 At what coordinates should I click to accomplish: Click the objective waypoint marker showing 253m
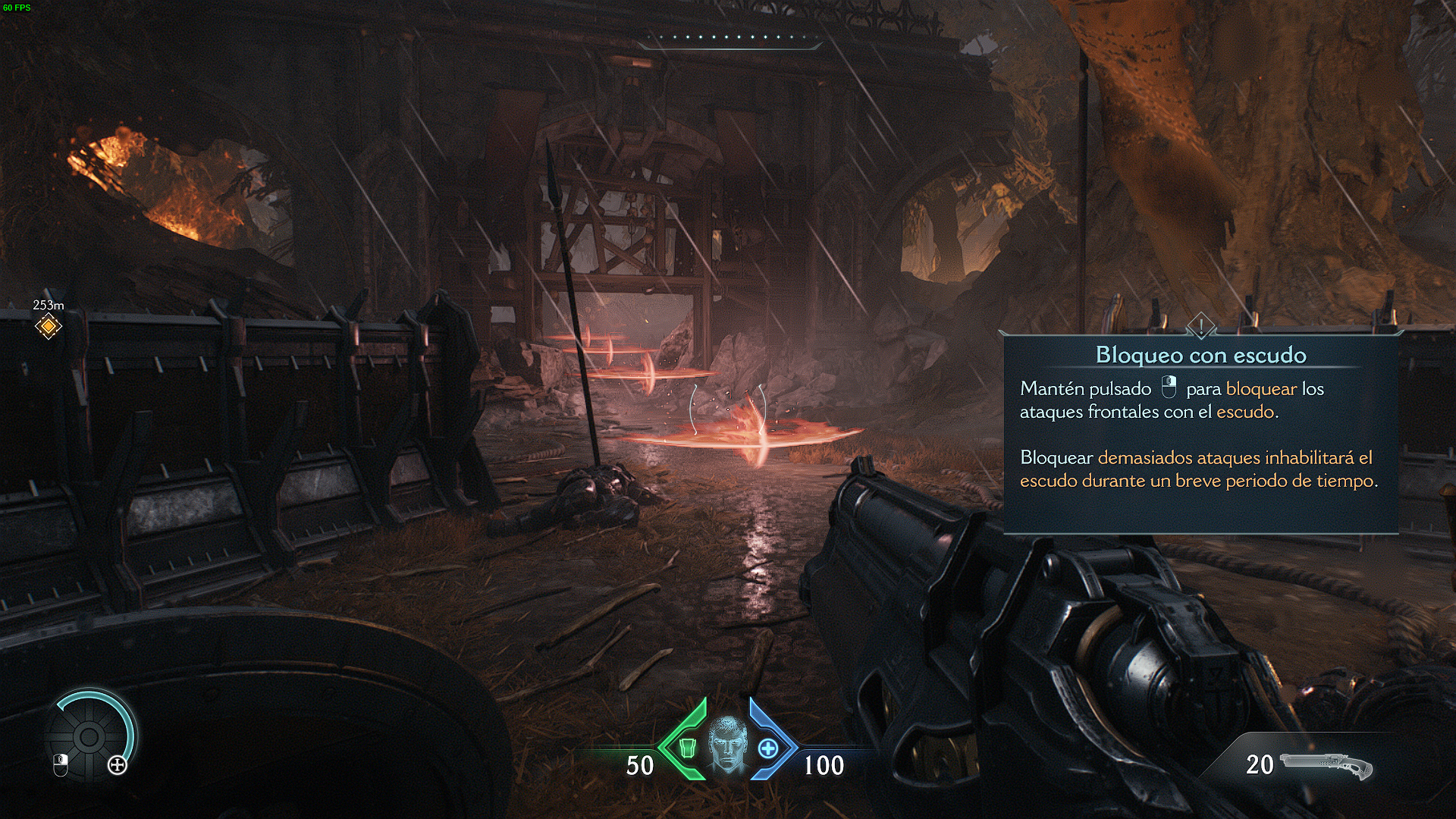click(x=48, y=327)
